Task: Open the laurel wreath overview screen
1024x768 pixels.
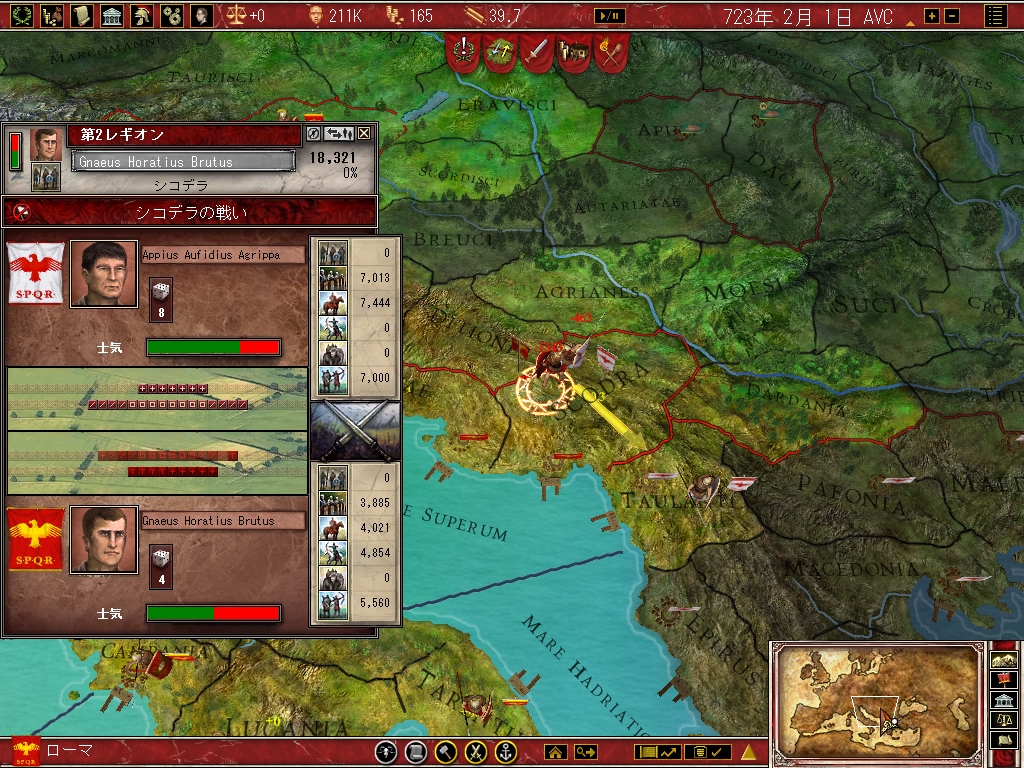Action: 21,15
